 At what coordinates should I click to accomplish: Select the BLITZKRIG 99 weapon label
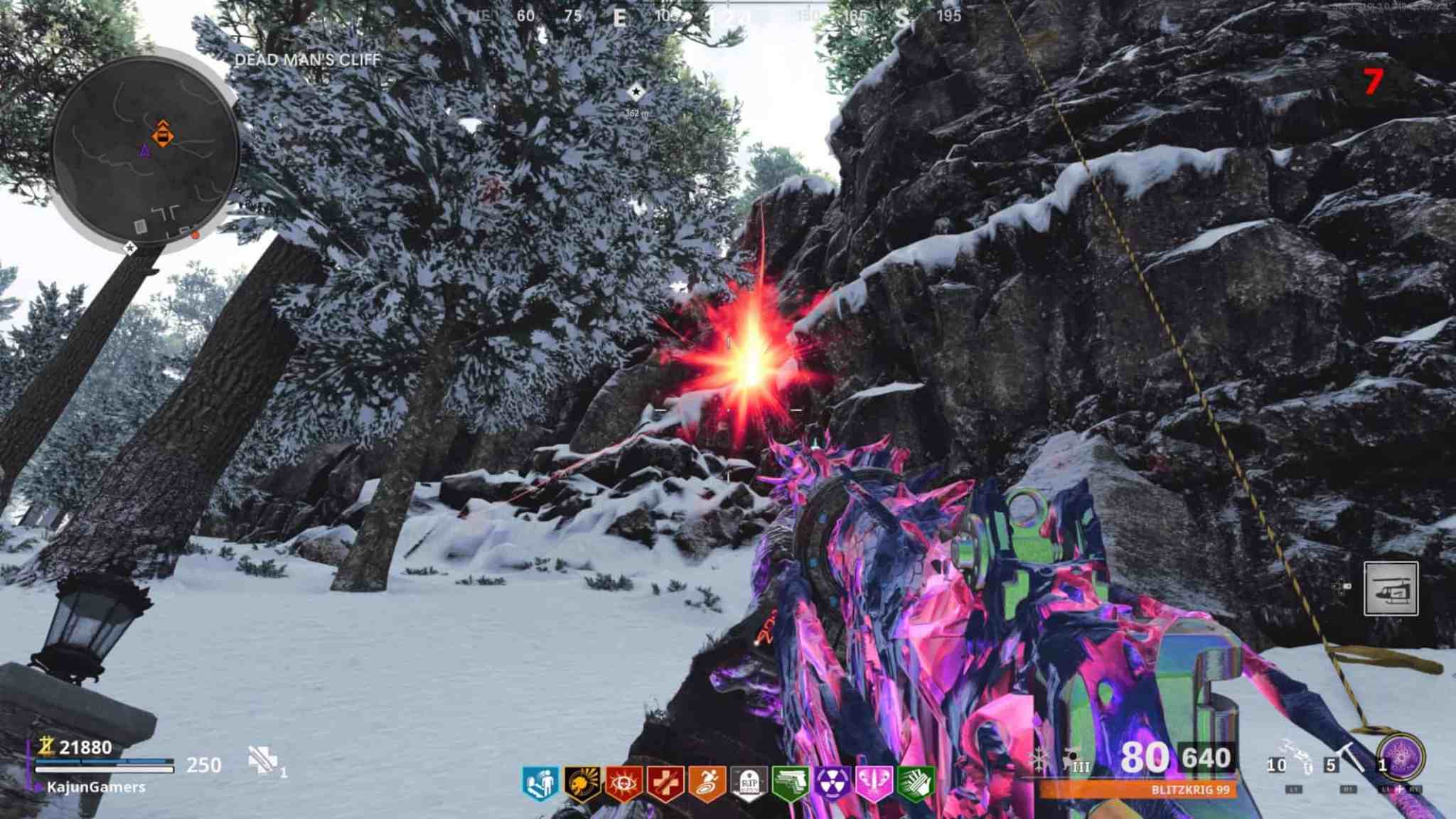(x=1191, y=790)
